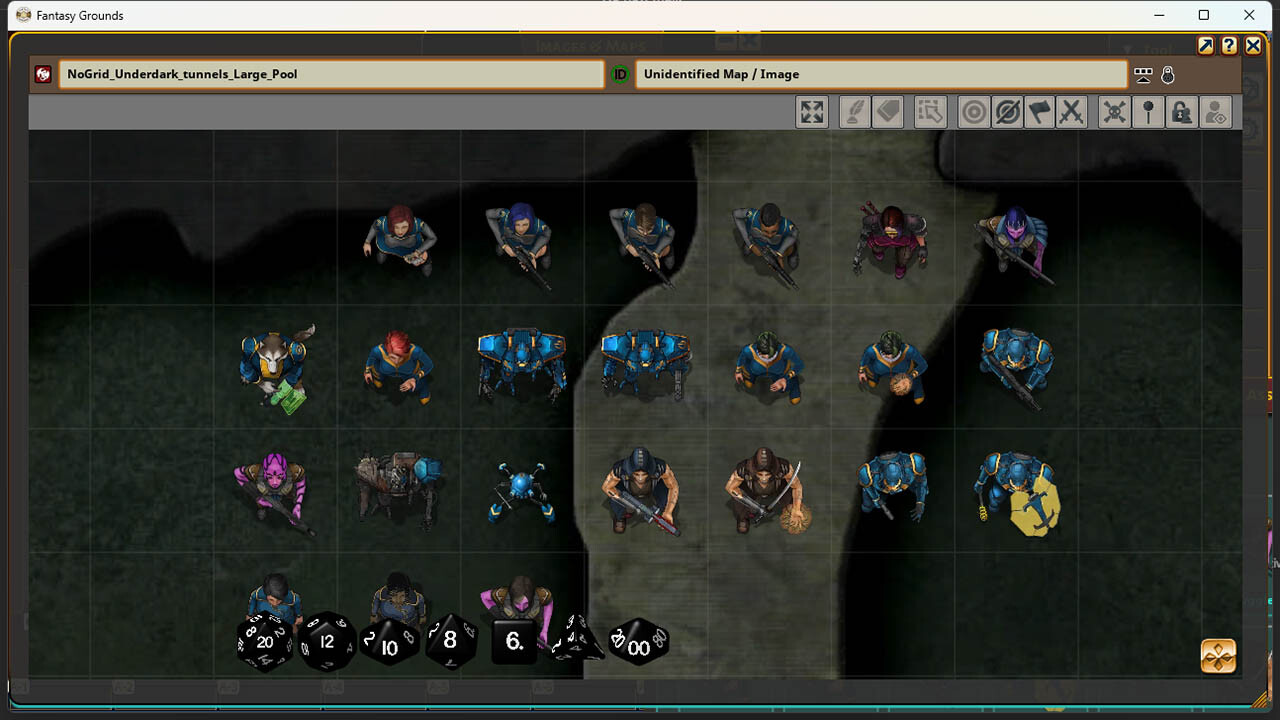Select the flag pointer tool
Screen dimensions: 1280x720
(1038, 112)
